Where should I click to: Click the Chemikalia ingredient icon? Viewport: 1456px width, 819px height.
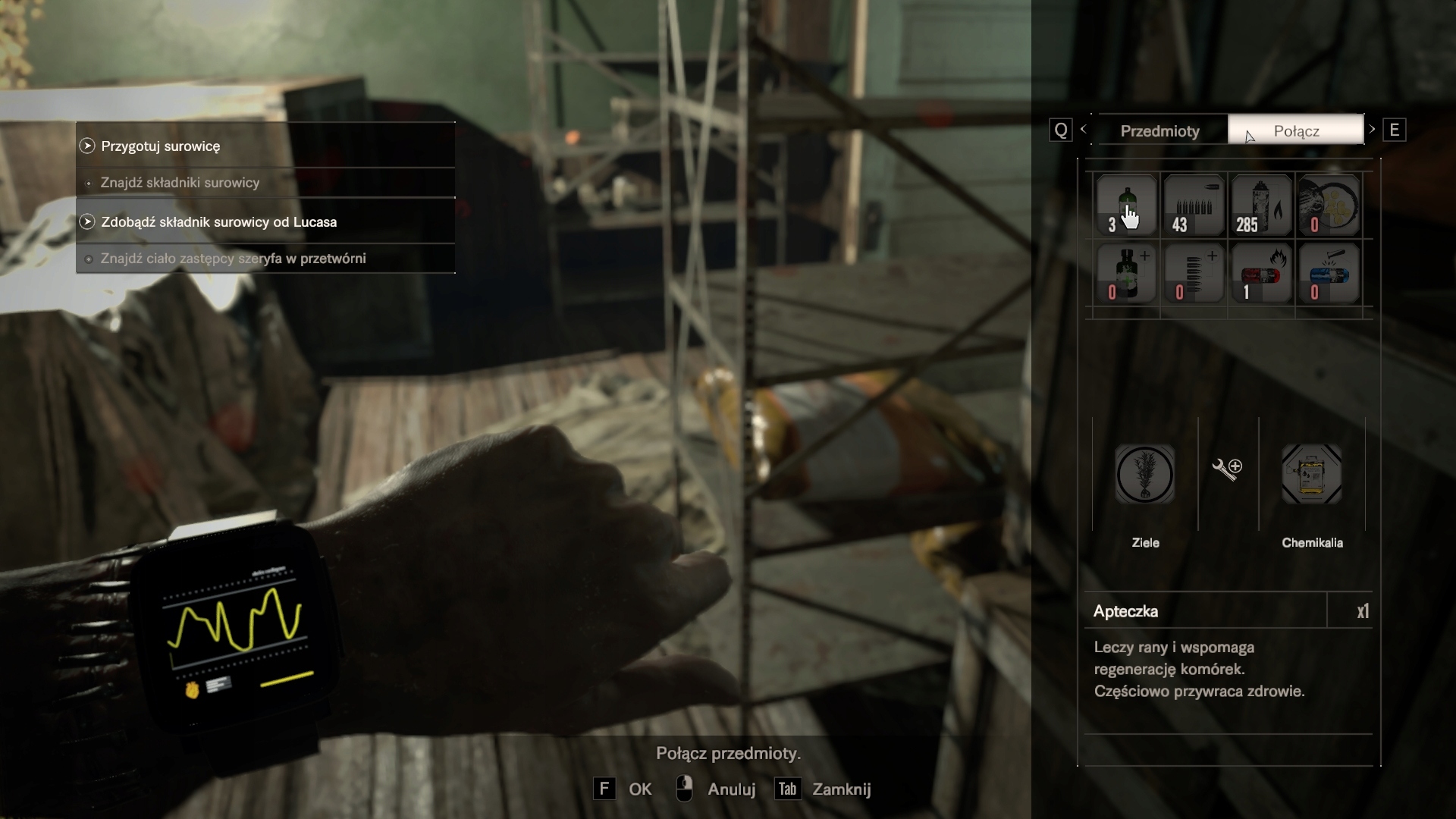click(x=1312, y=475)
